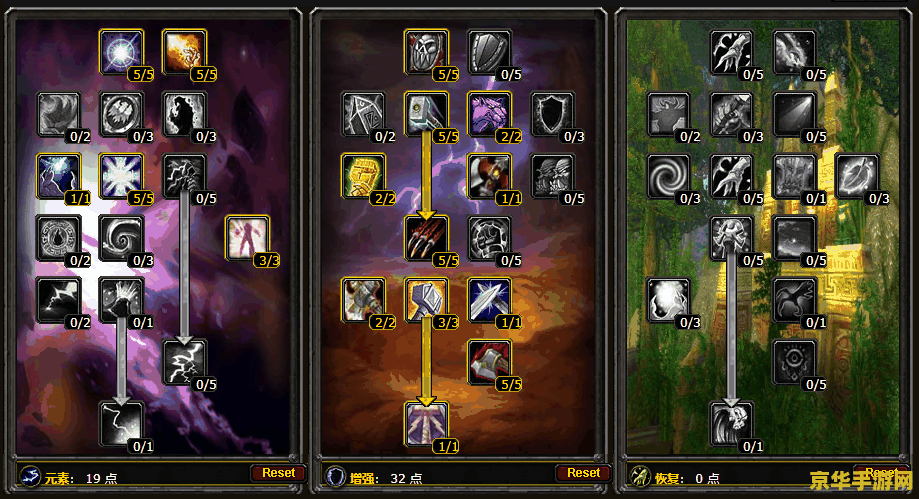Screen dimensions: 919x499
Task: Select the glowing white orb talent at 5/5
Action: click(121, 51)
